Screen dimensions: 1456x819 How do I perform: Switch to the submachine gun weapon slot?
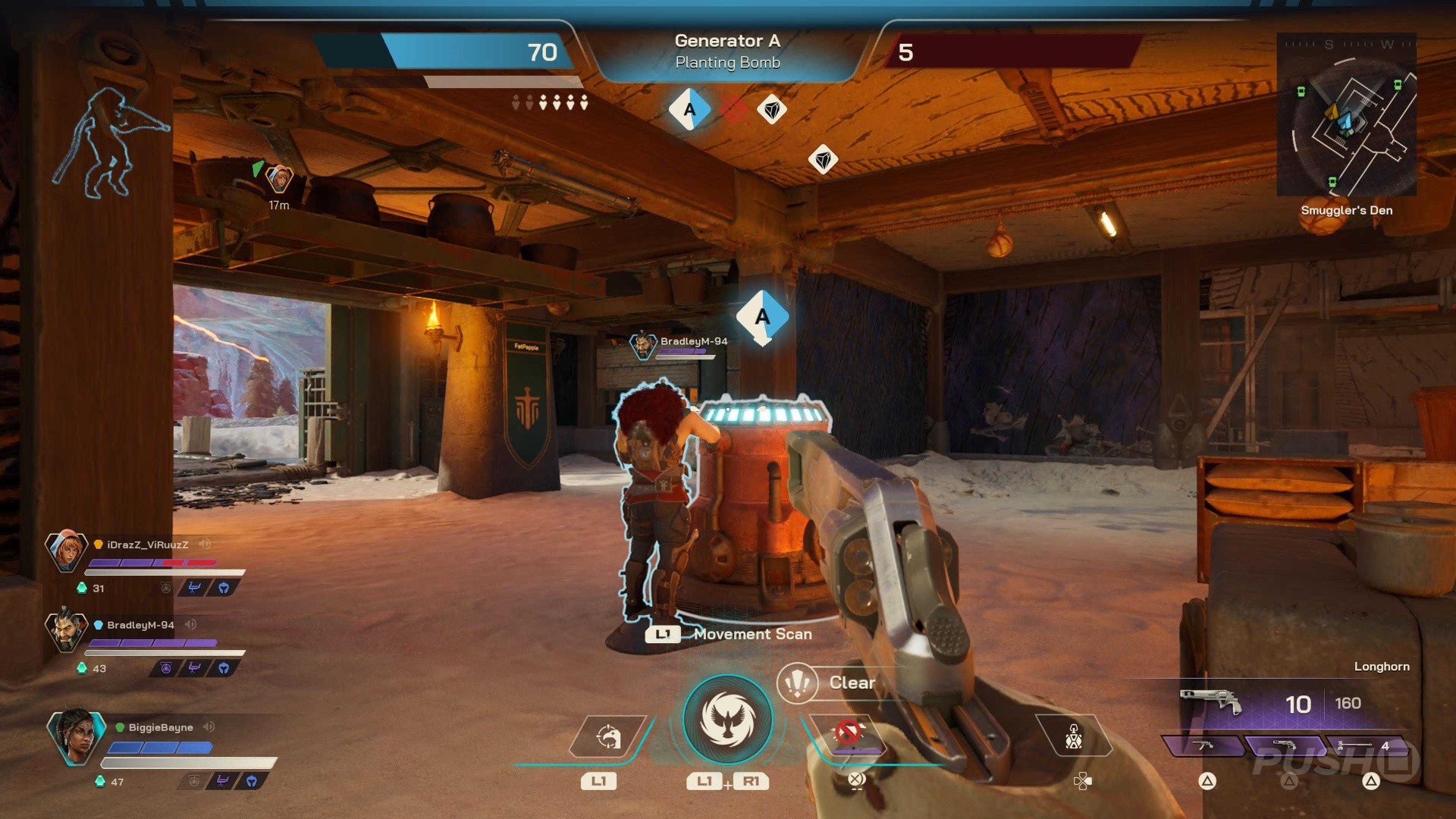tap(1203, 746)
